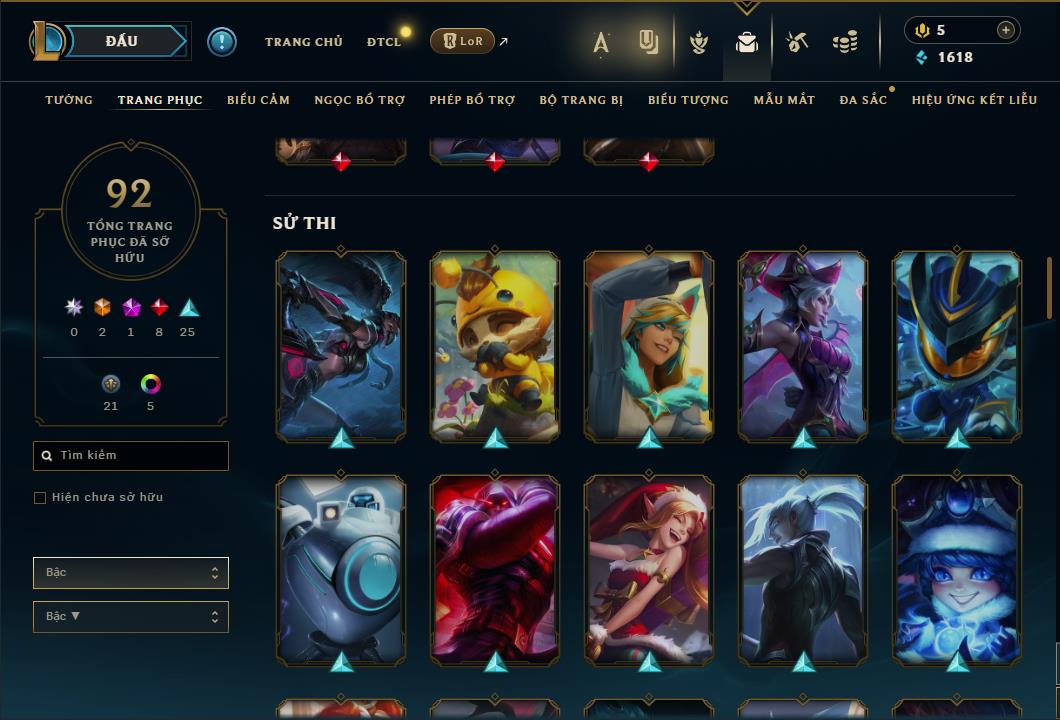Click the plus button to buy RP

click(1006, 30)
